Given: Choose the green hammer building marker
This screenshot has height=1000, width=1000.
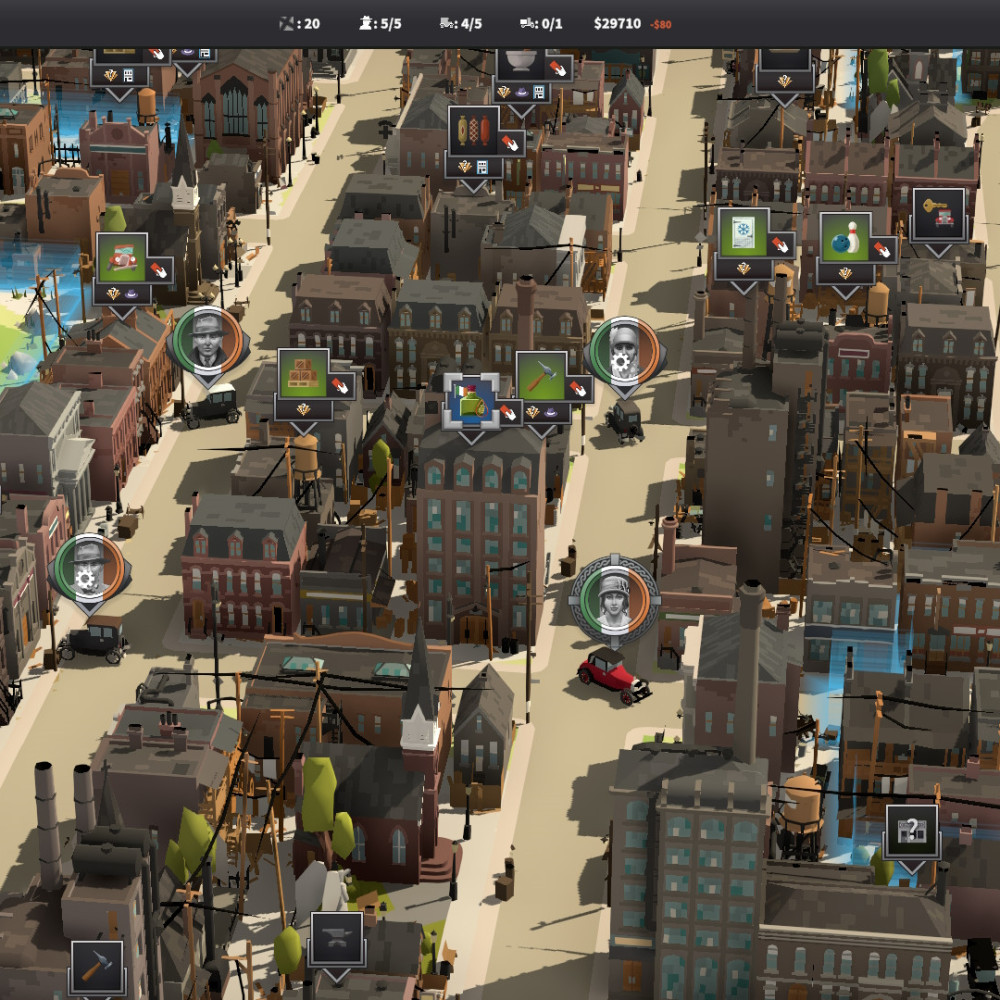Looking at the screenshot, I should pyautogui.click(x=541, y=376).
